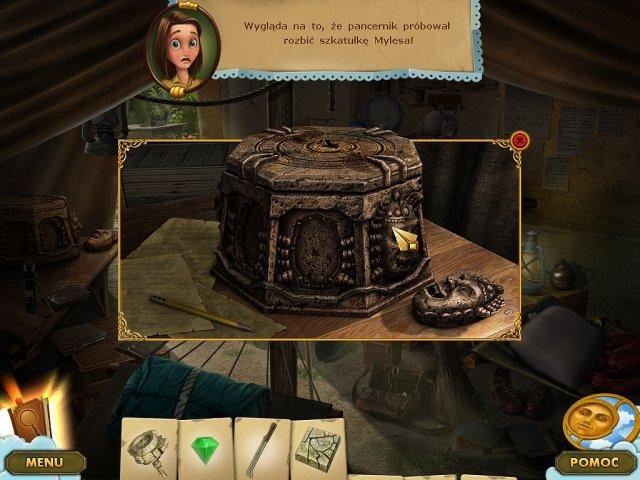Select the green emerald inventory item
Viewport: 640px width, 480px height.
click(205, 446)
